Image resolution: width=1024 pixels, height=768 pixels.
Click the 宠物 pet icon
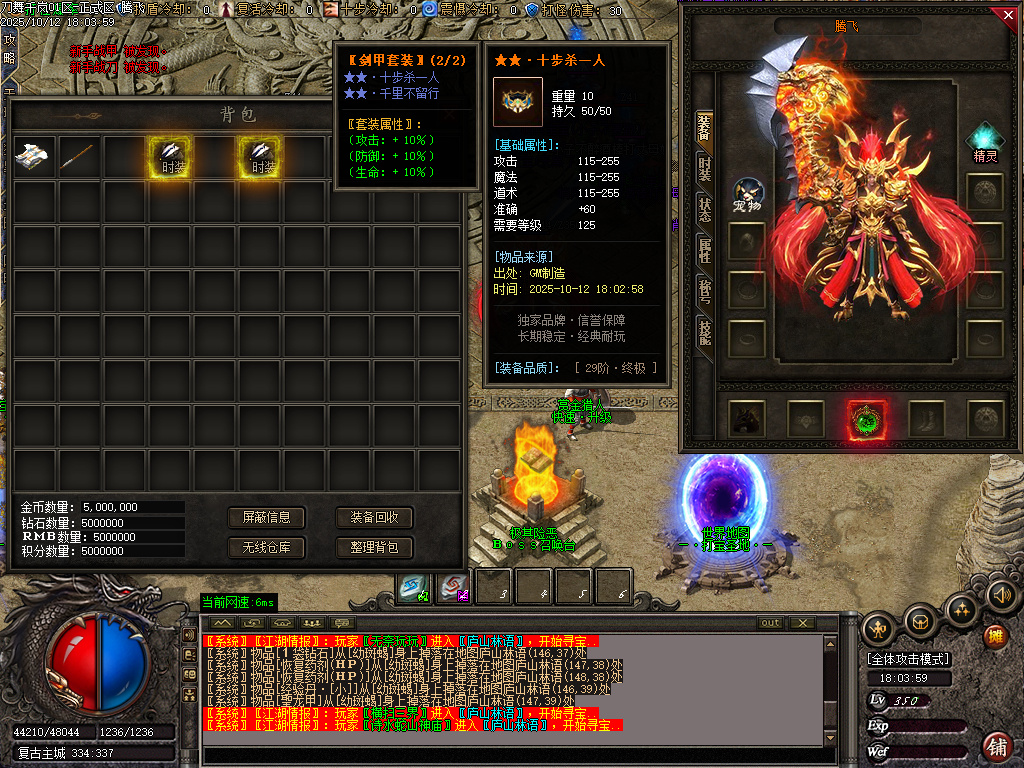click(748, 194)
